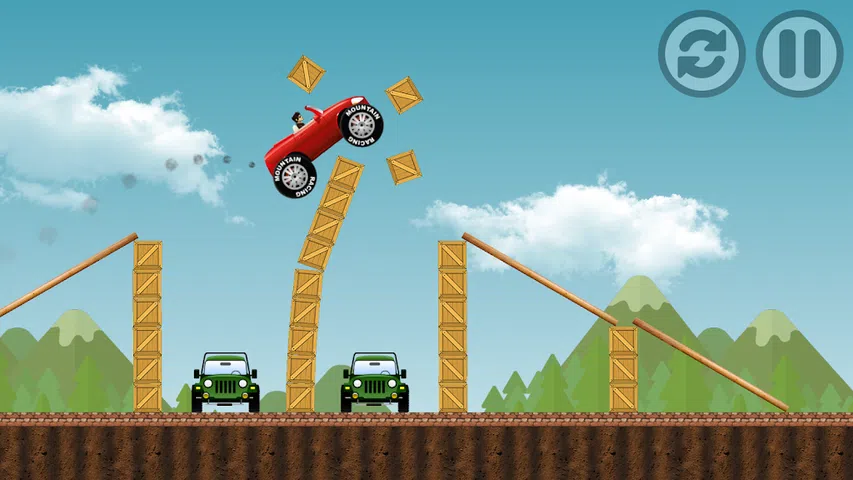Pause the game
Viewport: 853px width, 480px height.
click(x=799, y=53)
